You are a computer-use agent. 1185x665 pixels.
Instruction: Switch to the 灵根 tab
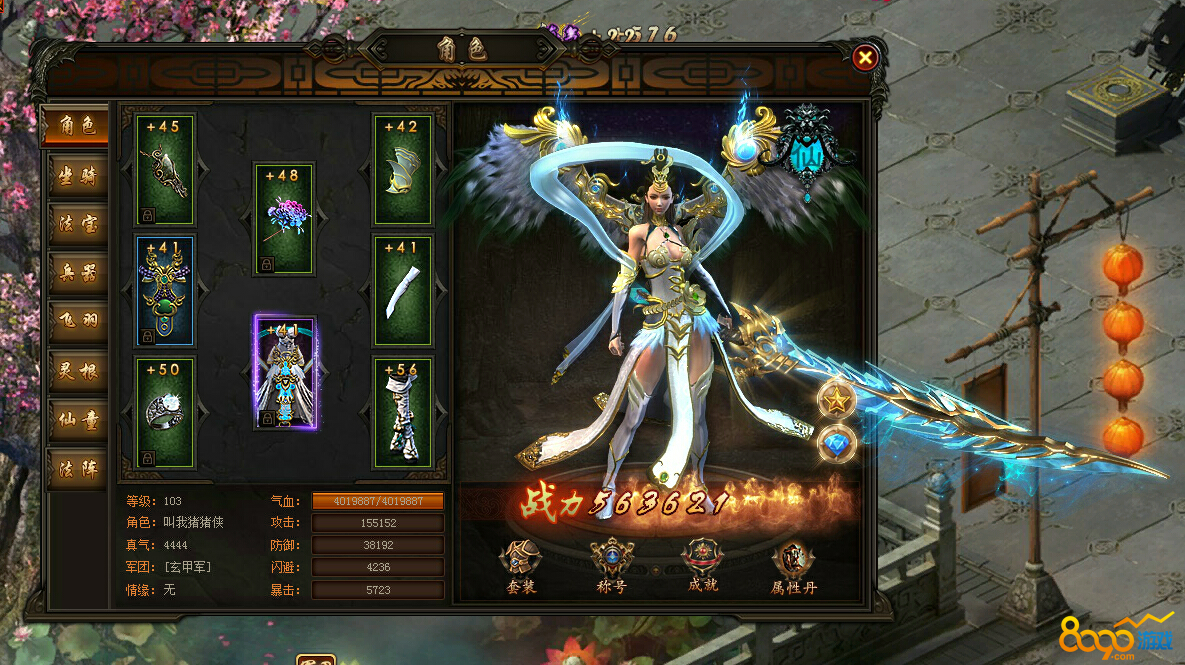(77, 370)
